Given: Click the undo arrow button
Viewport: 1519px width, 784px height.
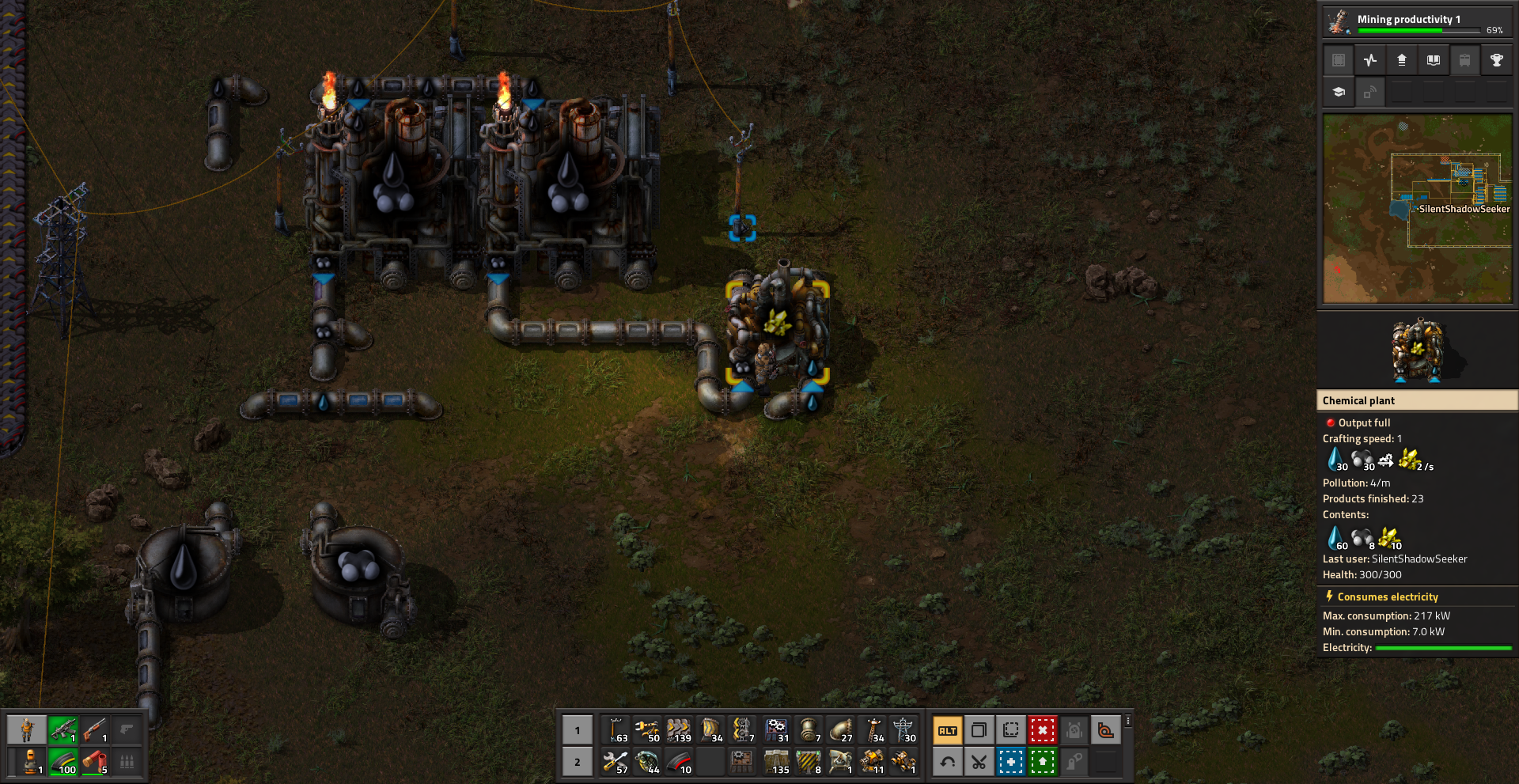Looking at the screenshot, I should pyautogui.click(x=947, y=763).
